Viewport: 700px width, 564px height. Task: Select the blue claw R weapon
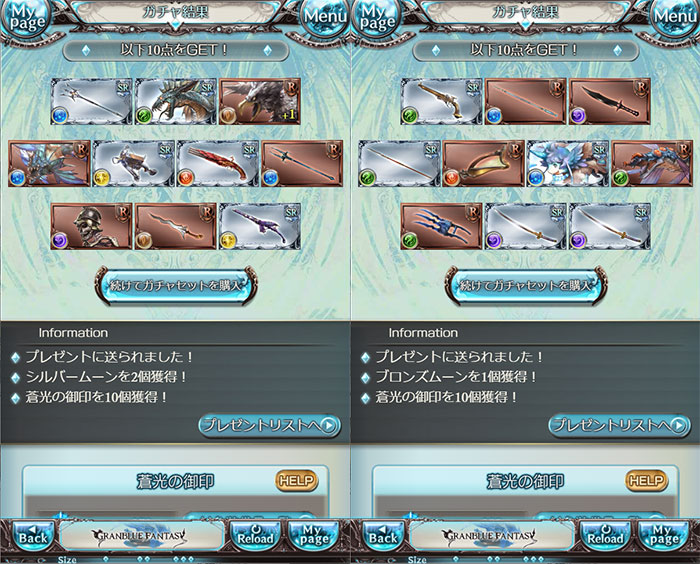point(441,225)
